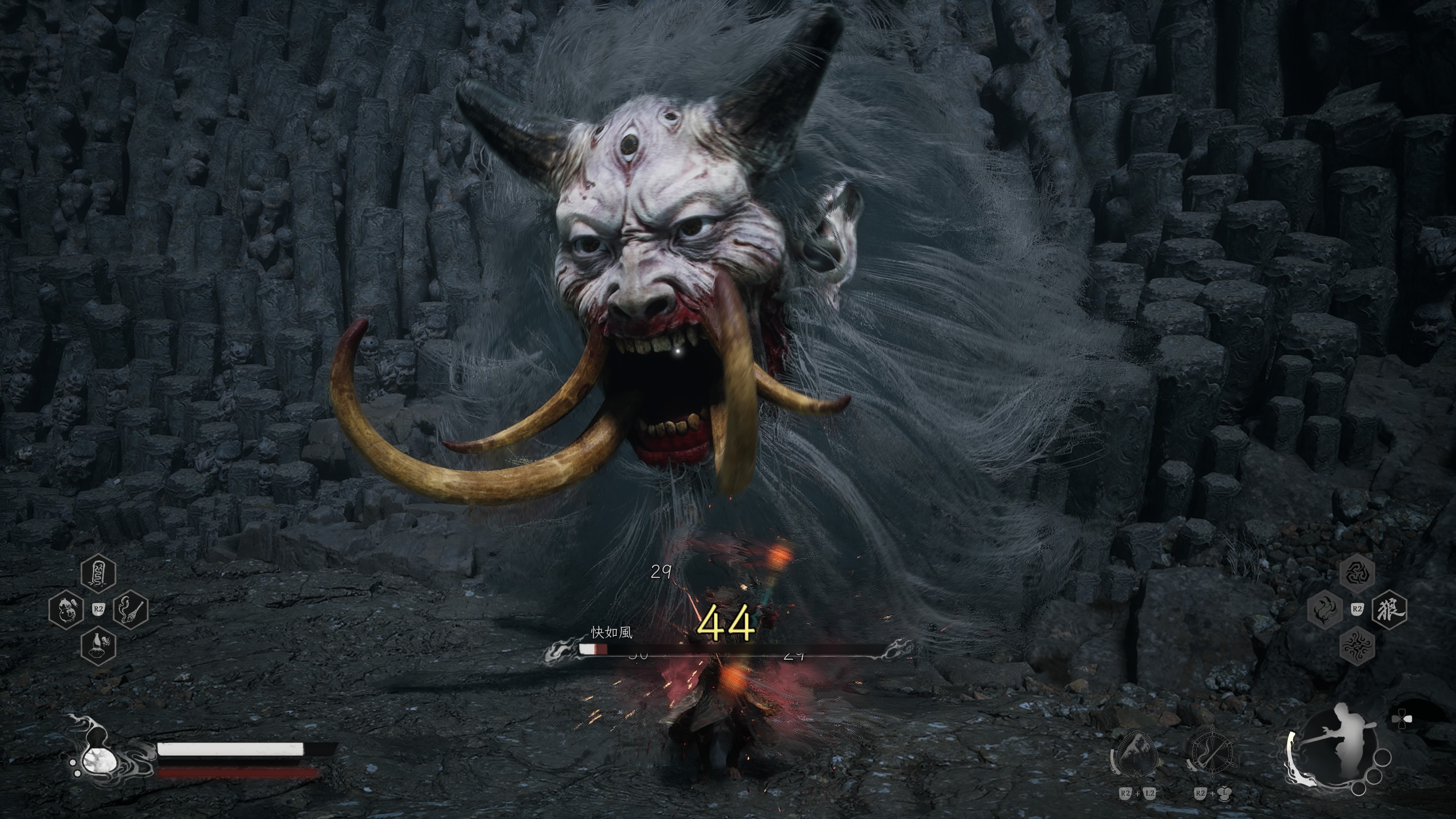Choose the bottle and pouch item slot

click(x=98, y=646)
